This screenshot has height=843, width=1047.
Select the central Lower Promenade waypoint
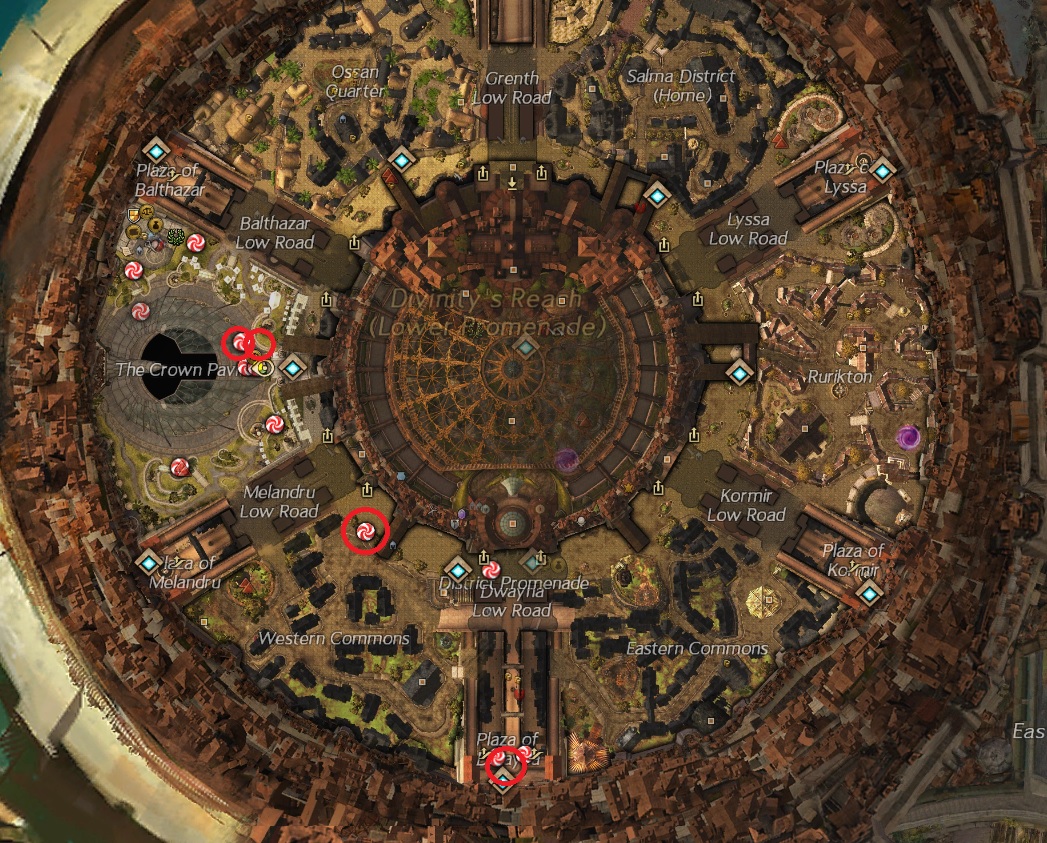click(x=525, y=347)
